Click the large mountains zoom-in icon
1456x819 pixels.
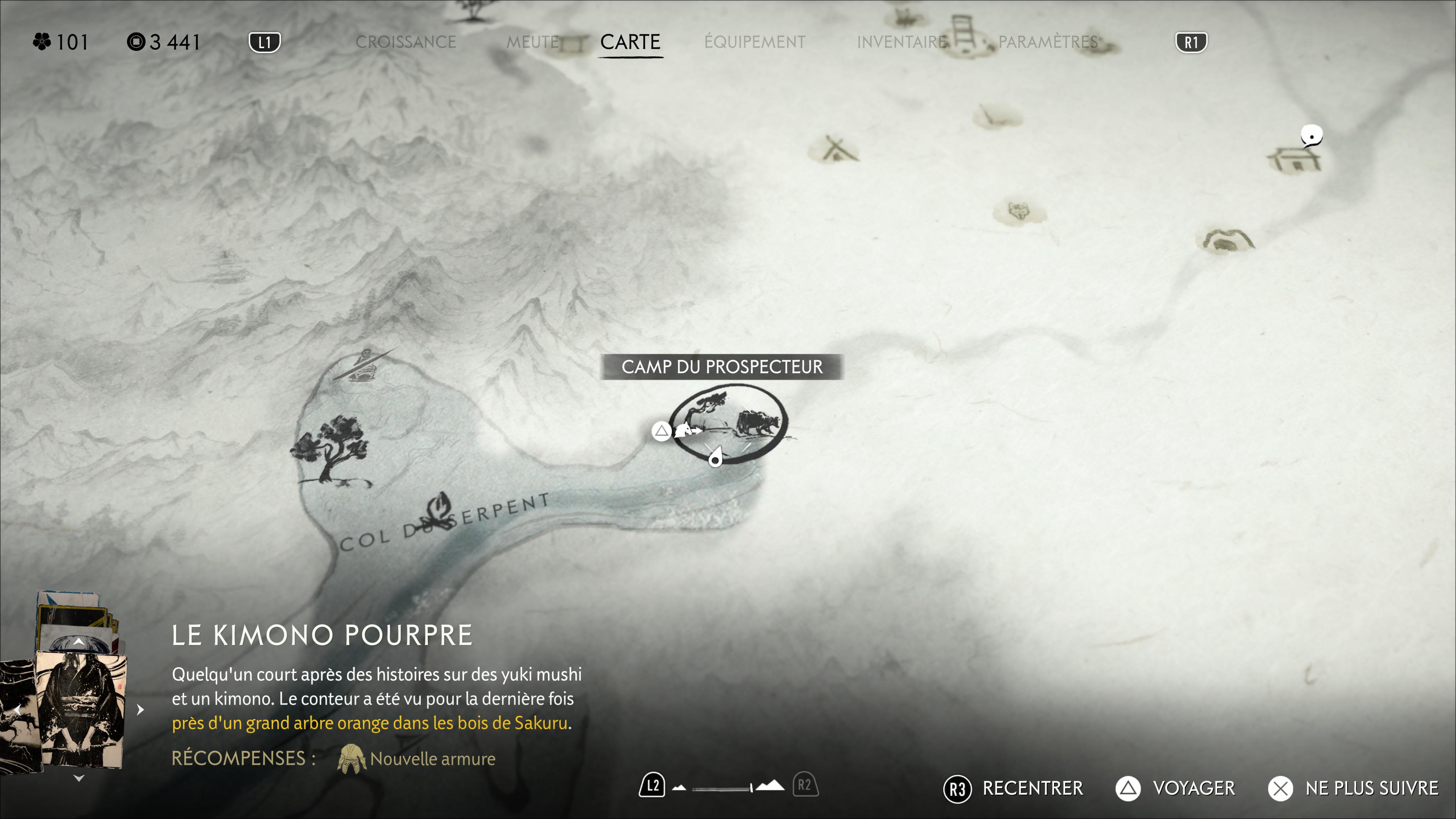click(x=770, y=786)
